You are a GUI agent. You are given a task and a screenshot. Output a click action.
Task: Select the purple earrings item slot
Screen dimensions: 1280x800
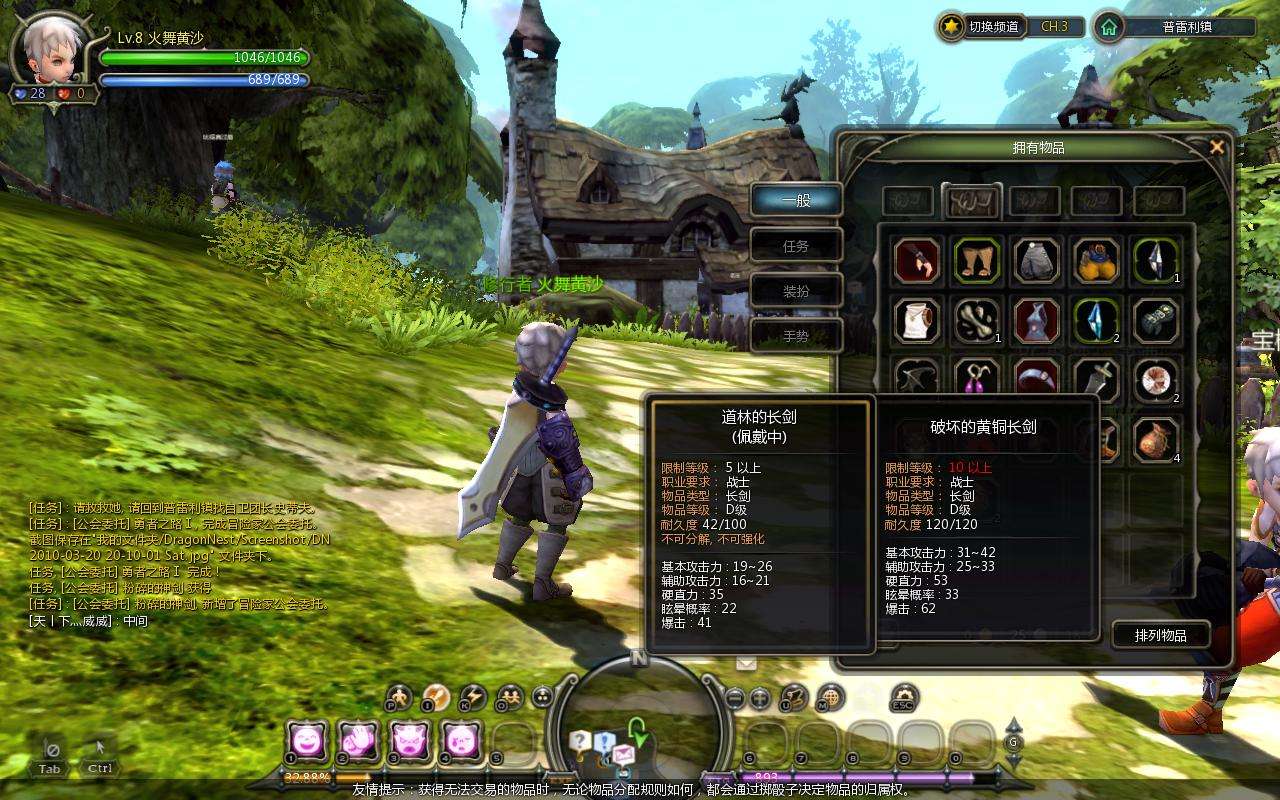pyautogui.click(x=977, y=380)
